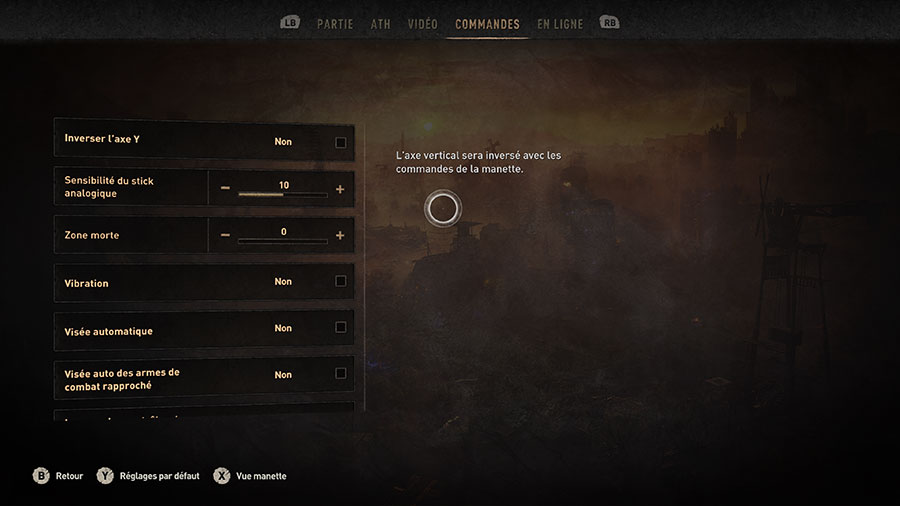Screen dimensions: 900x506
Task: Toggle Visée auto des armes de combat rapproché
Action: point(341,374)
